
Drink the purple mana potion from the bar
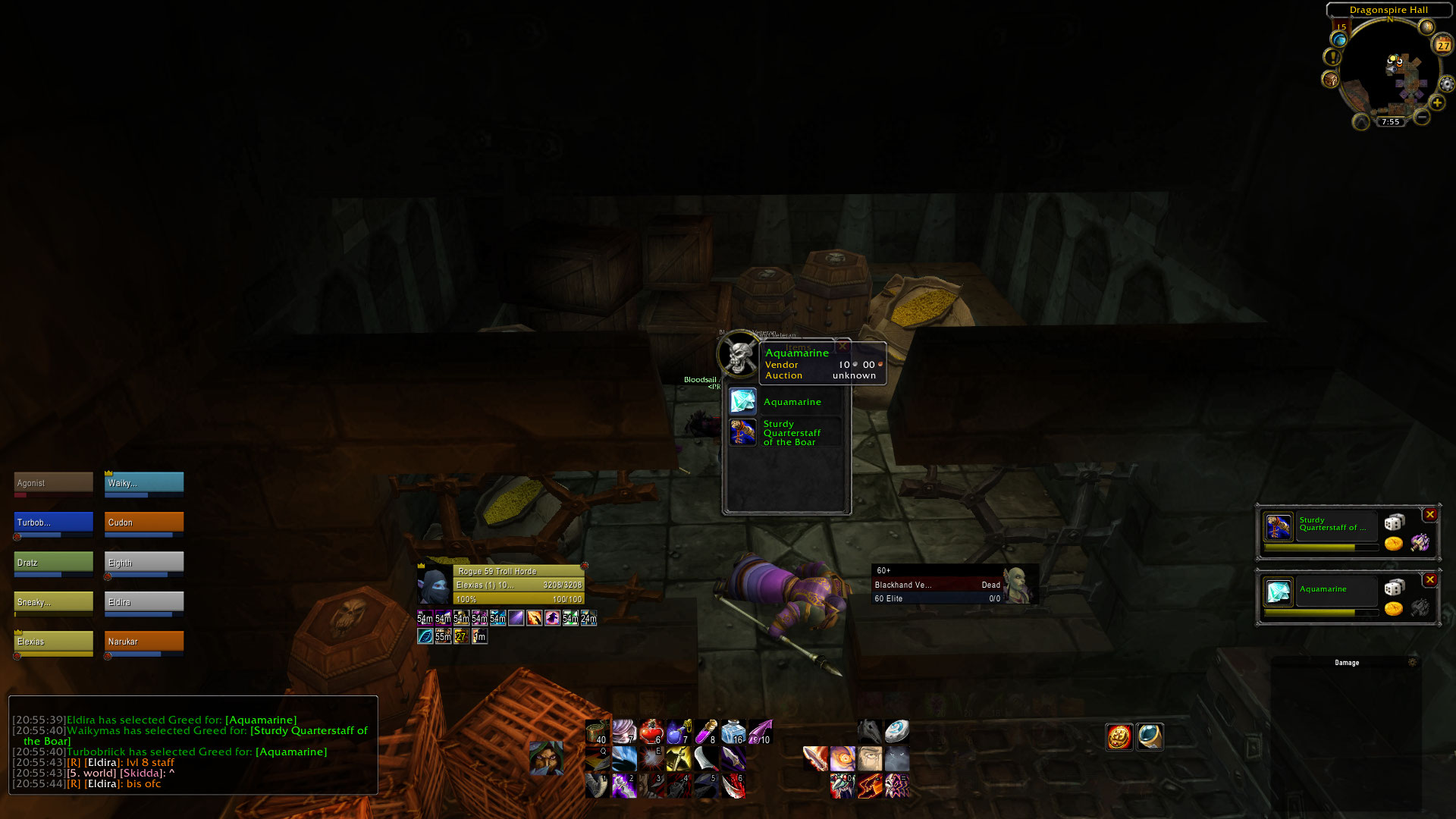pos(676,732)
